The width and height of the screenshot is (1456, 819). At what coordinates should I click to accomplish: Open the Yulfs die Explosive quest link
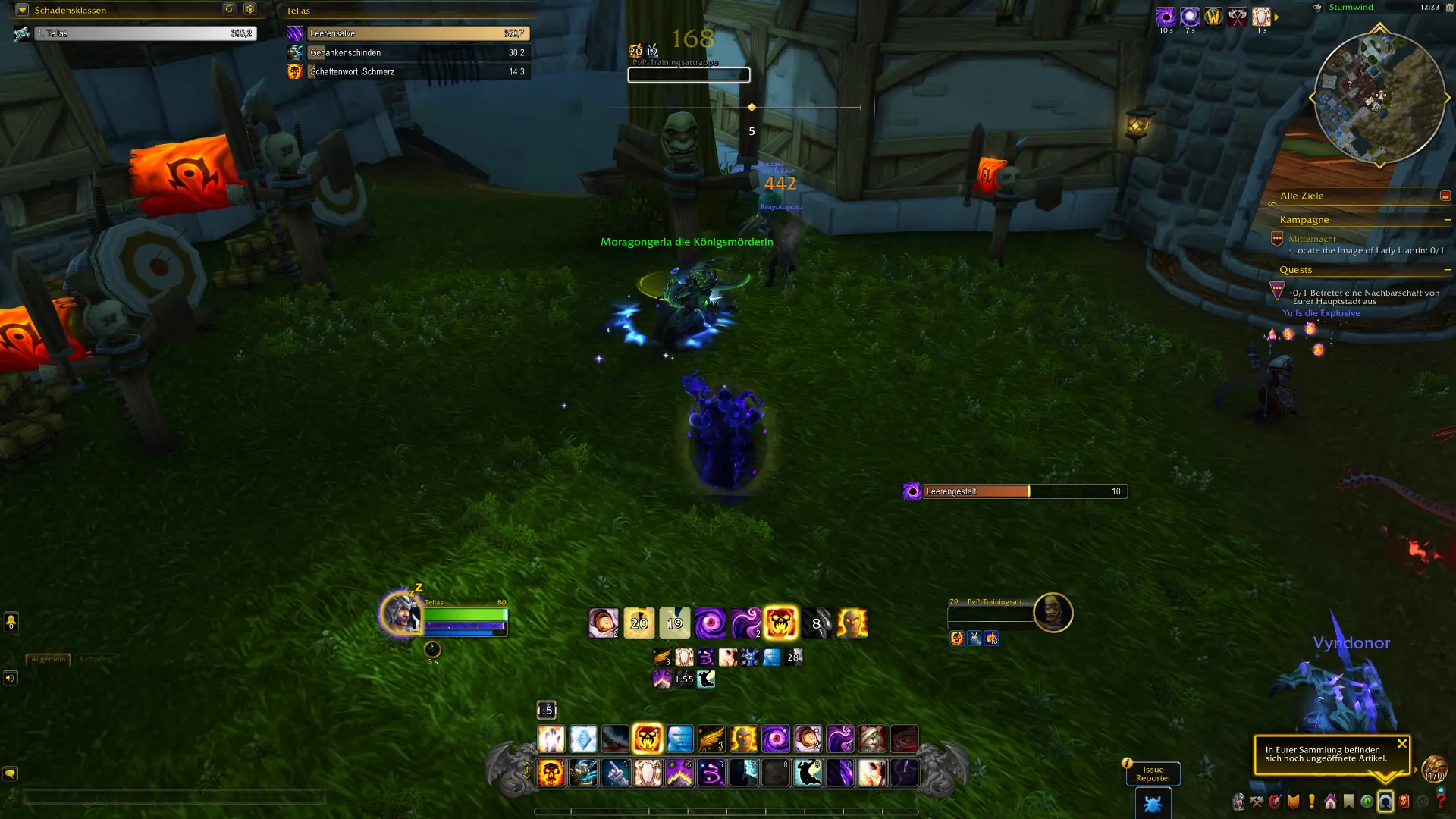pos(1321,312)
